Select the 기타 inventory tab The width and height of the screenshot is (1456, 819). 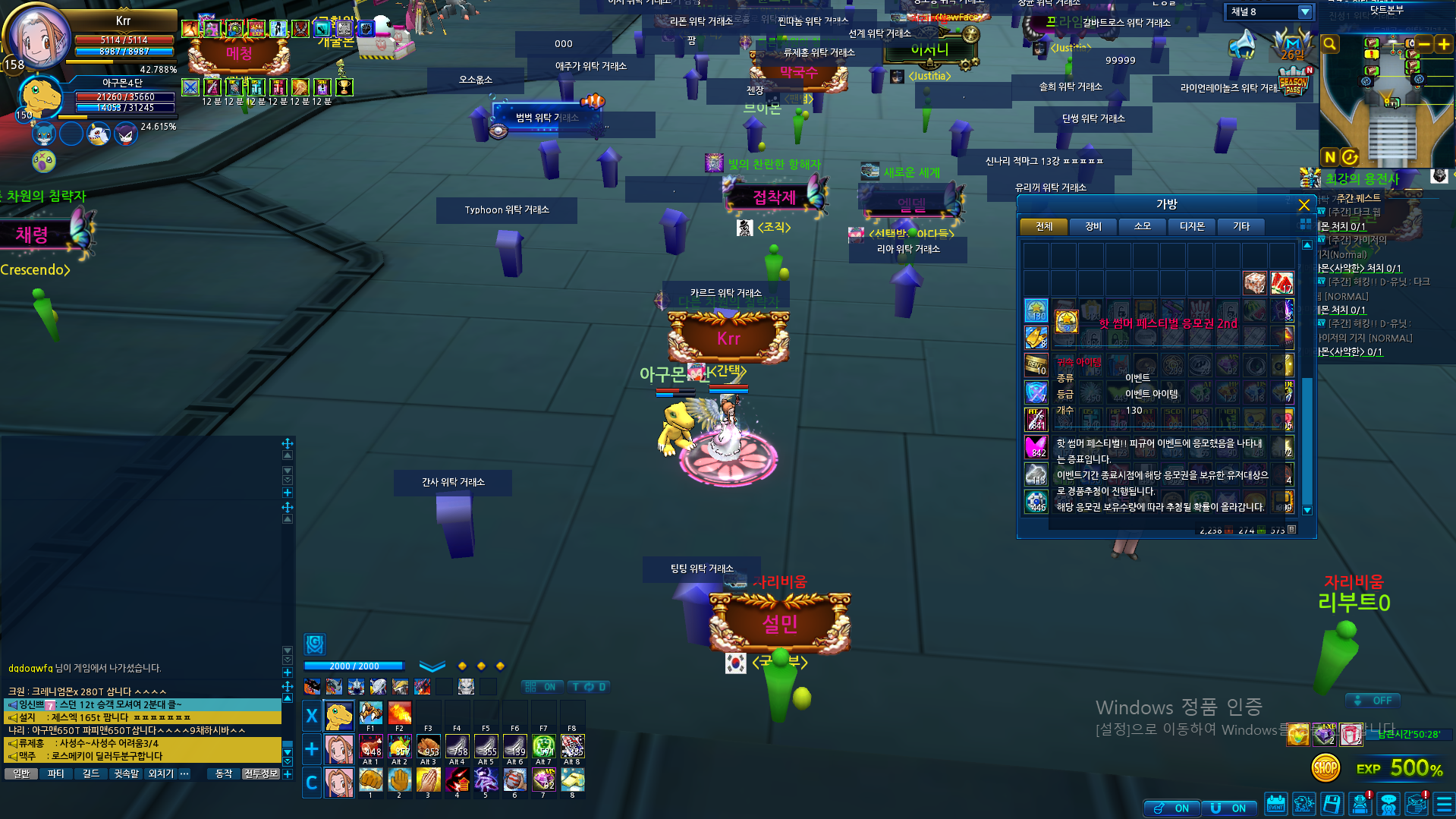(1241, 226)
